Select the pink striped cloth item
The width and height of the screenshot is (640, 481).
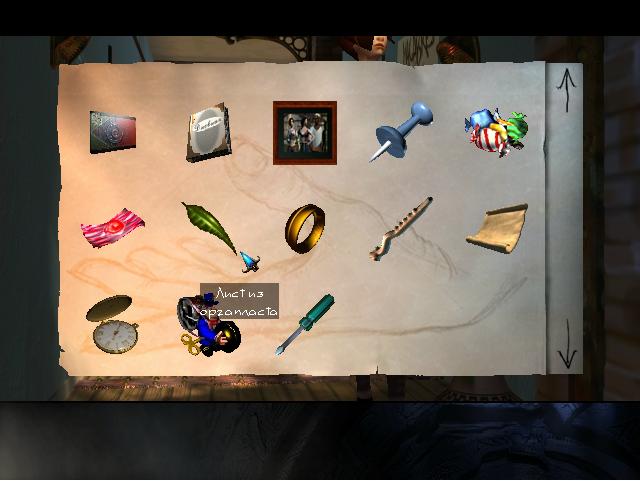tap(112, 227)
